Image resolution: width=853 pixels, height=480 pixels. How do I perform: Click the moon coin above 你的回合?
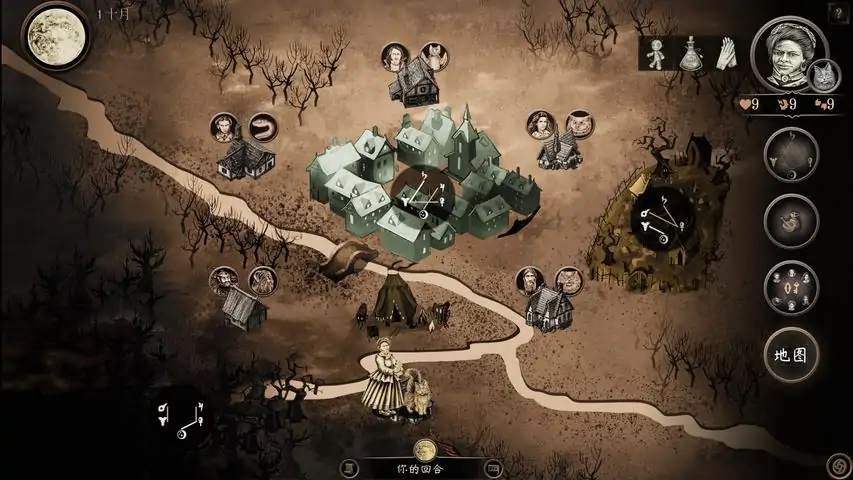click(x=425, y=449)
